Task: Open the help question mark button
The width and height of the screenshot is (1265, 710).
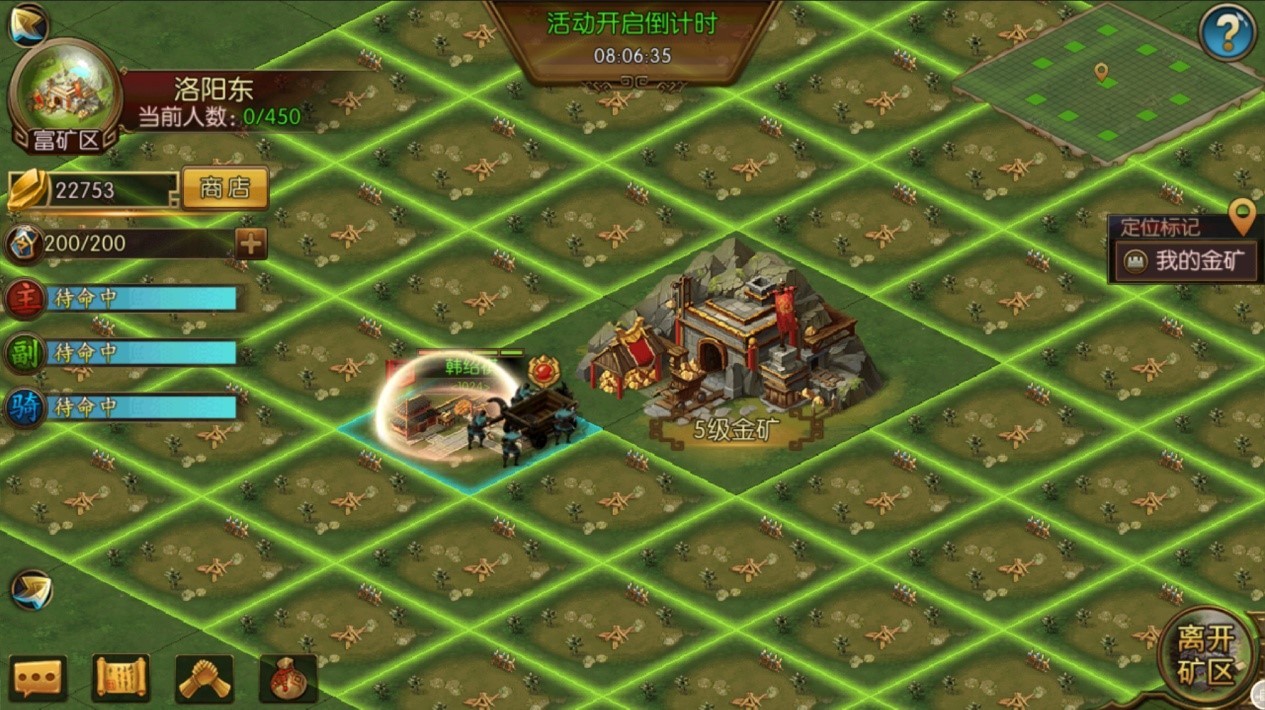Action: (1227, 32)
